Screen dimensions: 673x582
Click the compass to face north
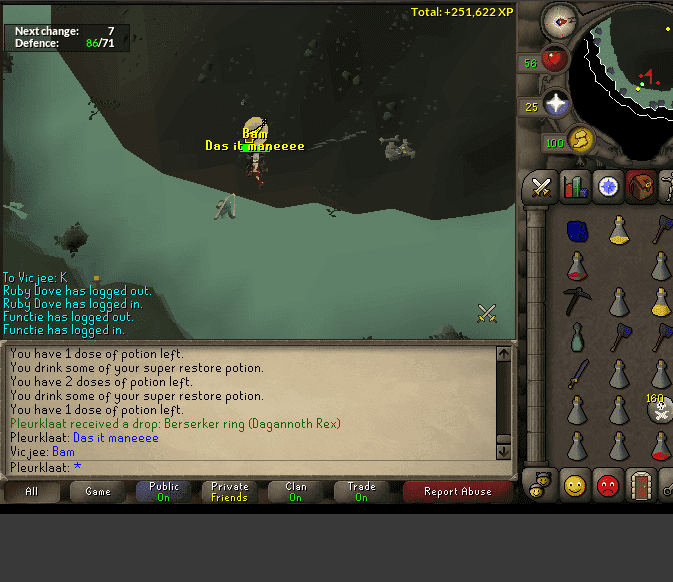558,19
